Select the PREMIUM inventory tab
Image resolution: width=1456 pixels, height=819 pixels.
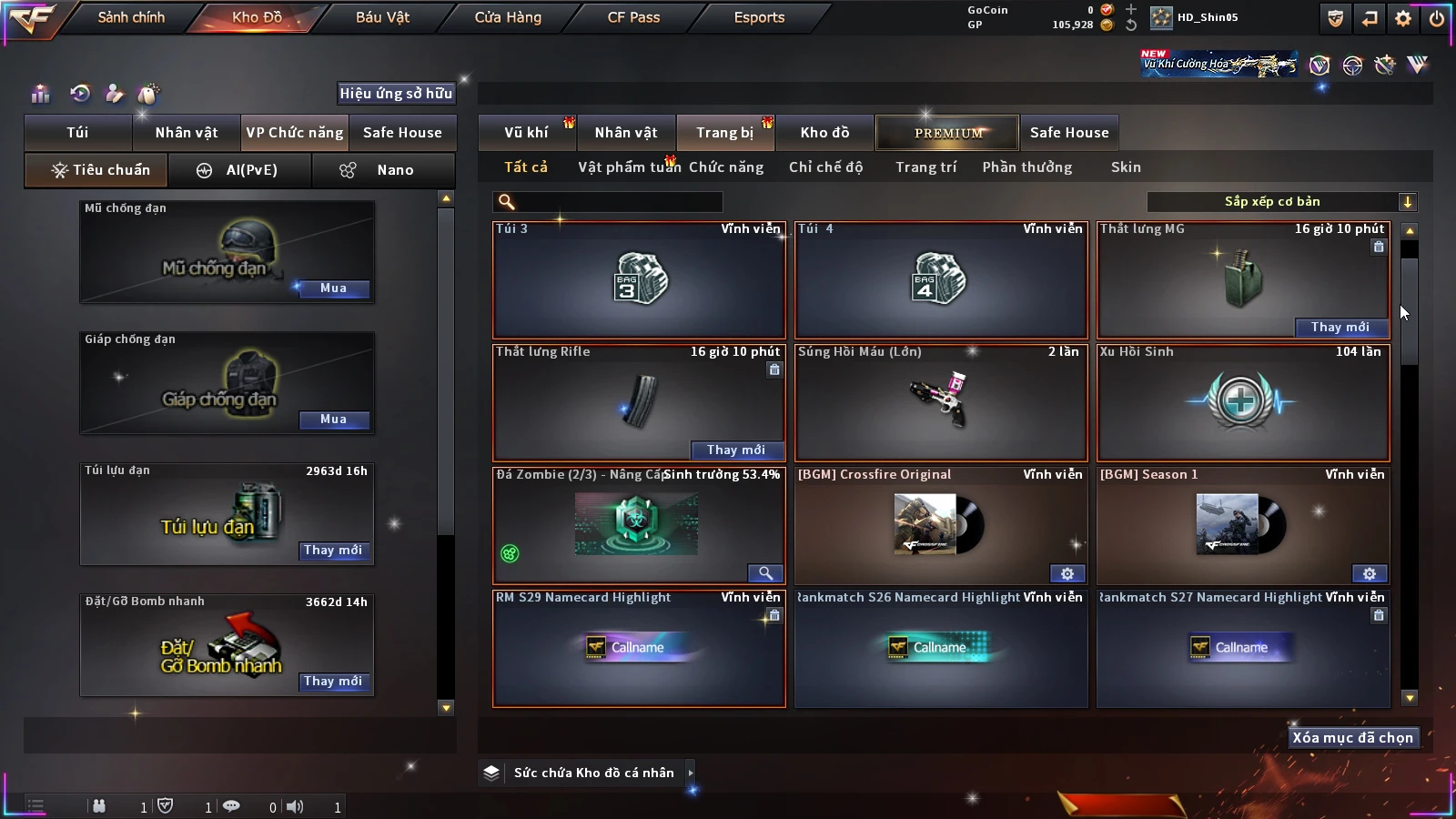[x=948, y=133]
